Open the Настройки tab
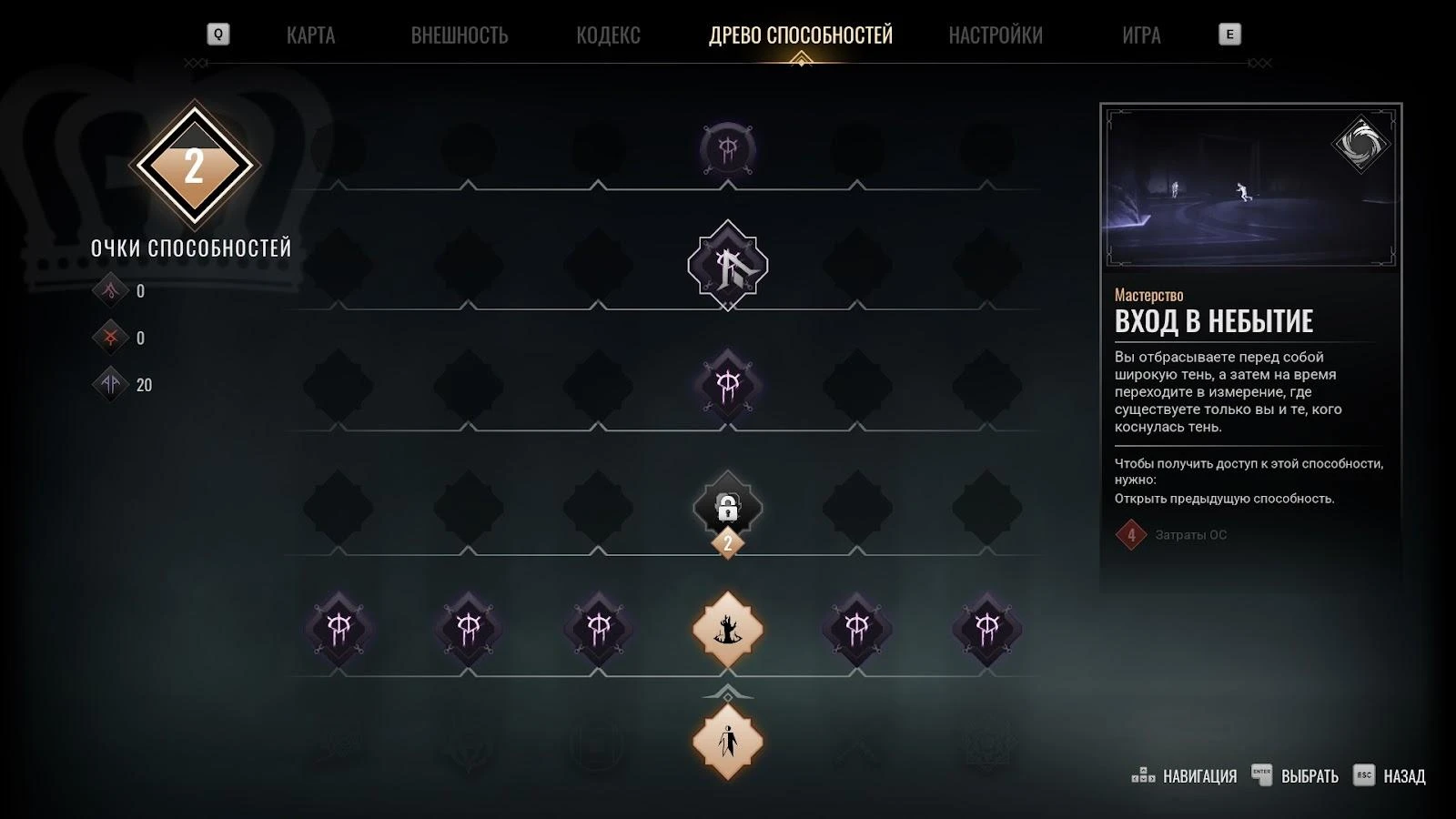 995,35
